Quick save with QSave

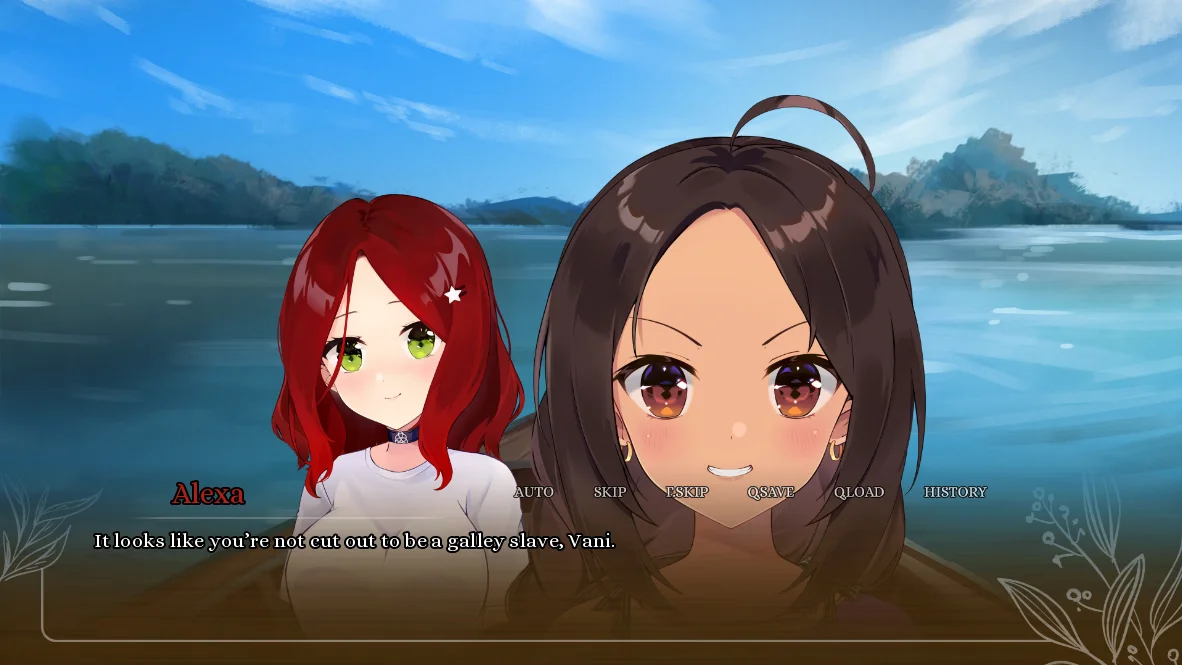771,492
